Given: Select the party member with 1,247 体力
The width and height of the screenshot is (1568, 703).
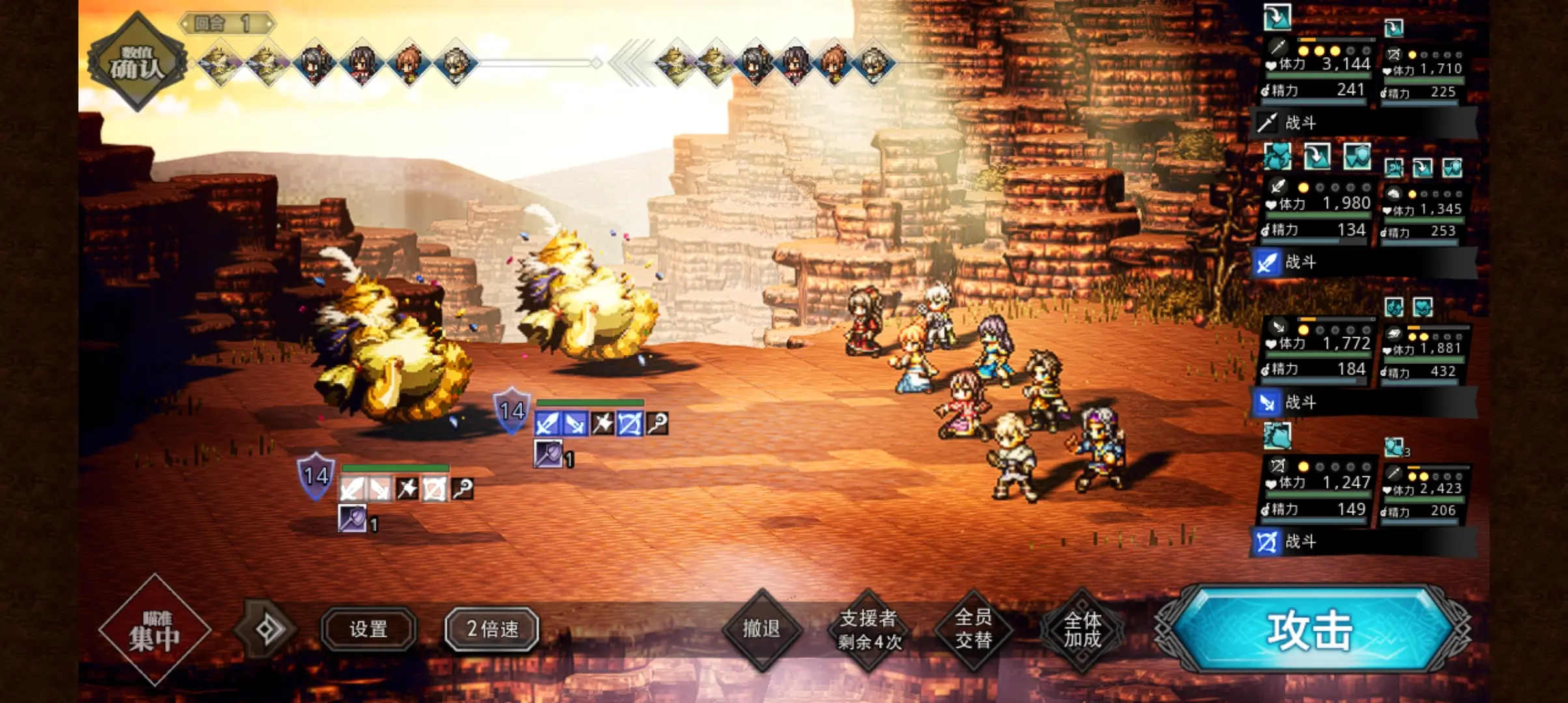Looking at the screenshot, I should (x=1317, y=488).
